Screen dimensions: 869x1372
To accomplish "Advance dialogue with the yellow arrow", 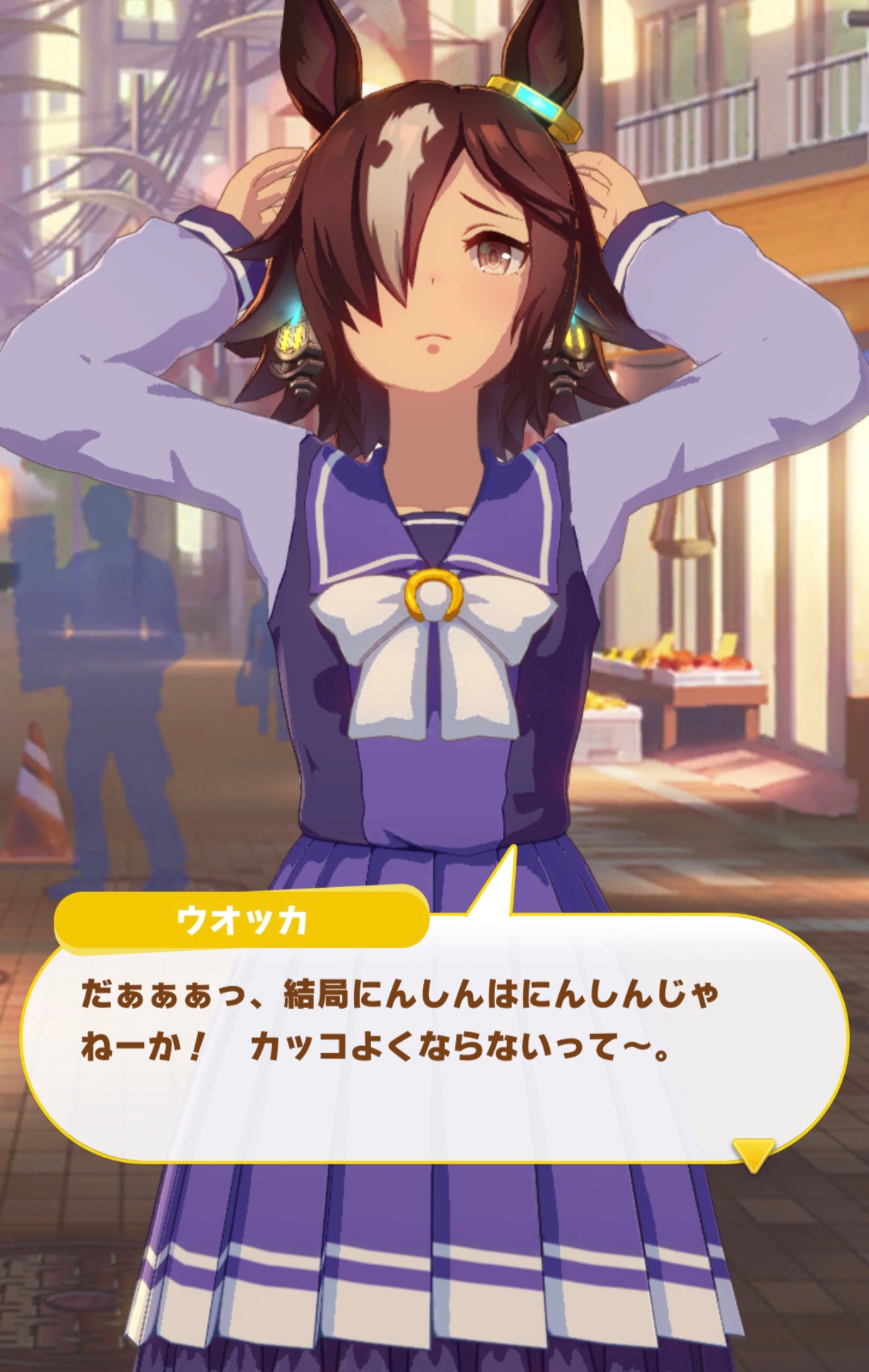I will 753,1153.
